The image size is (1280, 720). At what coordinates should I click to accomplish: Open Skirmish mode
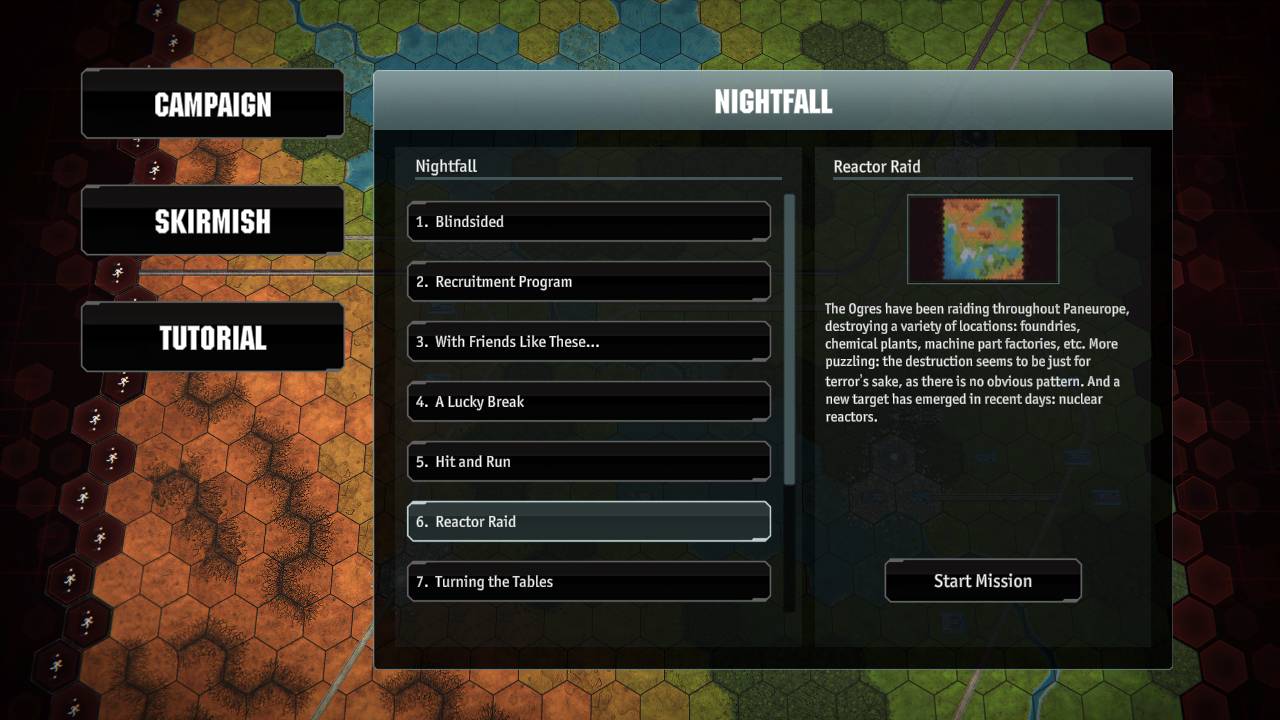pos(212,221)
